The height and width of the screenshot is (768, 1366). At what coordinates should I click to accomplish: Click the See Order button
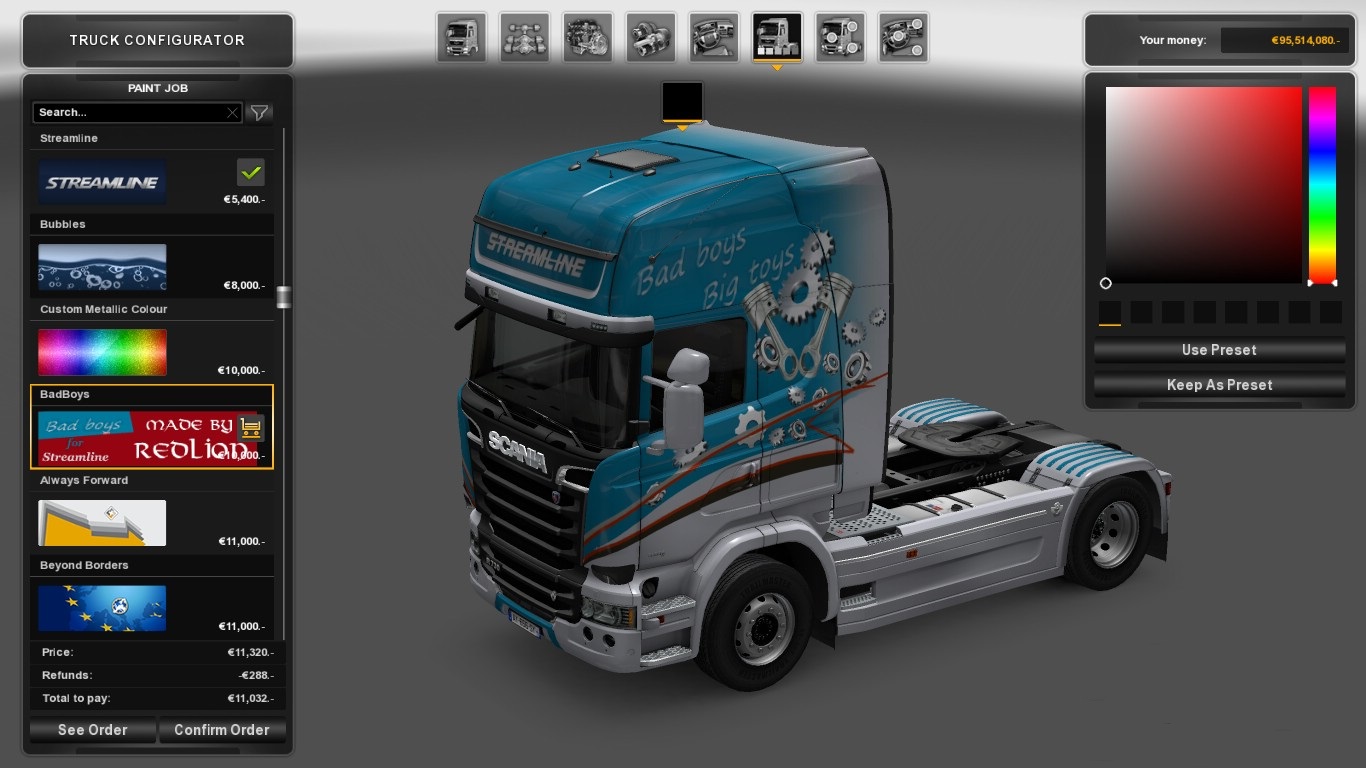93,730
